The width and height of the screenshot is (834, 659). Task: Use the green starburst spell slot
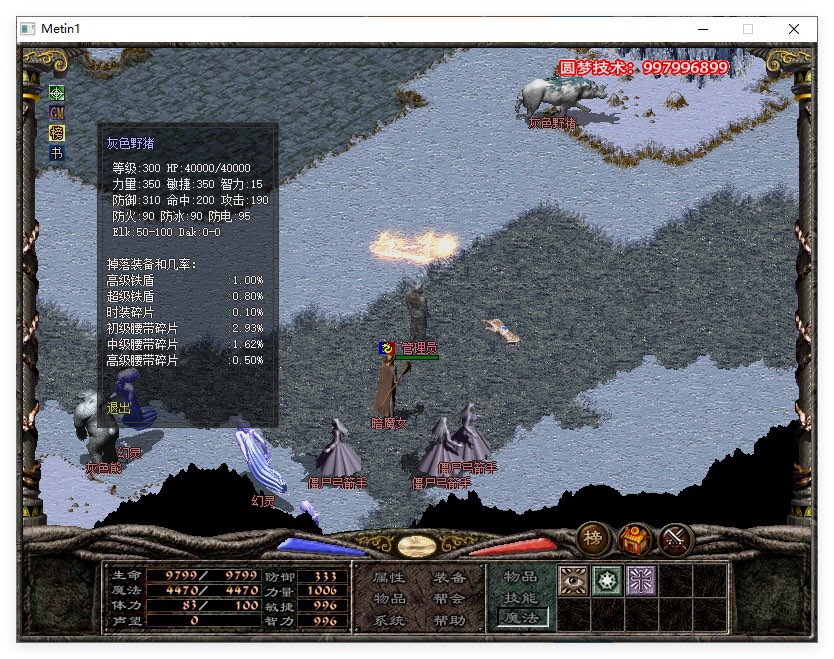pos(607,582)
